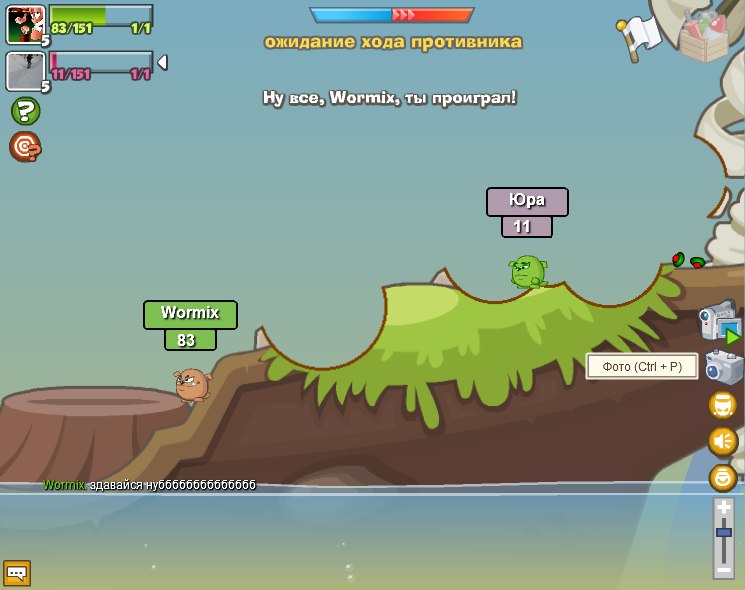Click the zoom slider handle

(x=724, y=533)
